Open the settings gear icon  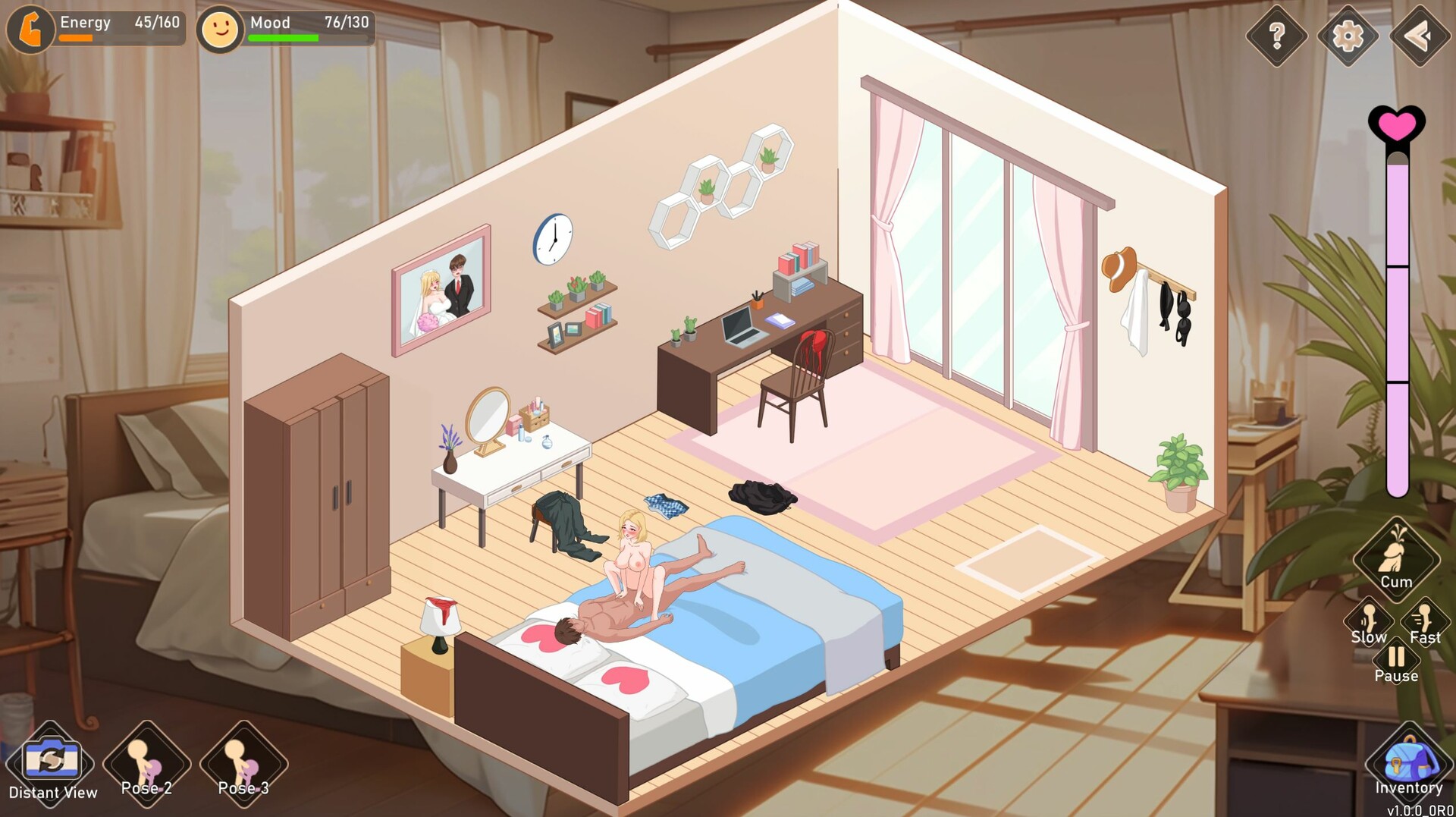[x=1348, y=33]
